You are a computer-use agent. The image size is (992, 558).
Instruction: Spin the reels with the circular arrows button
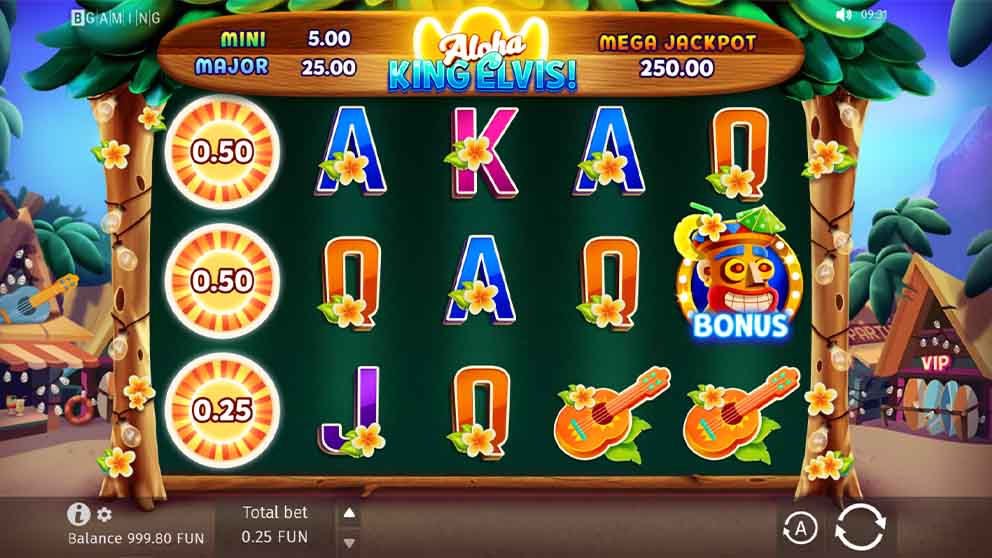click(860, 527)
